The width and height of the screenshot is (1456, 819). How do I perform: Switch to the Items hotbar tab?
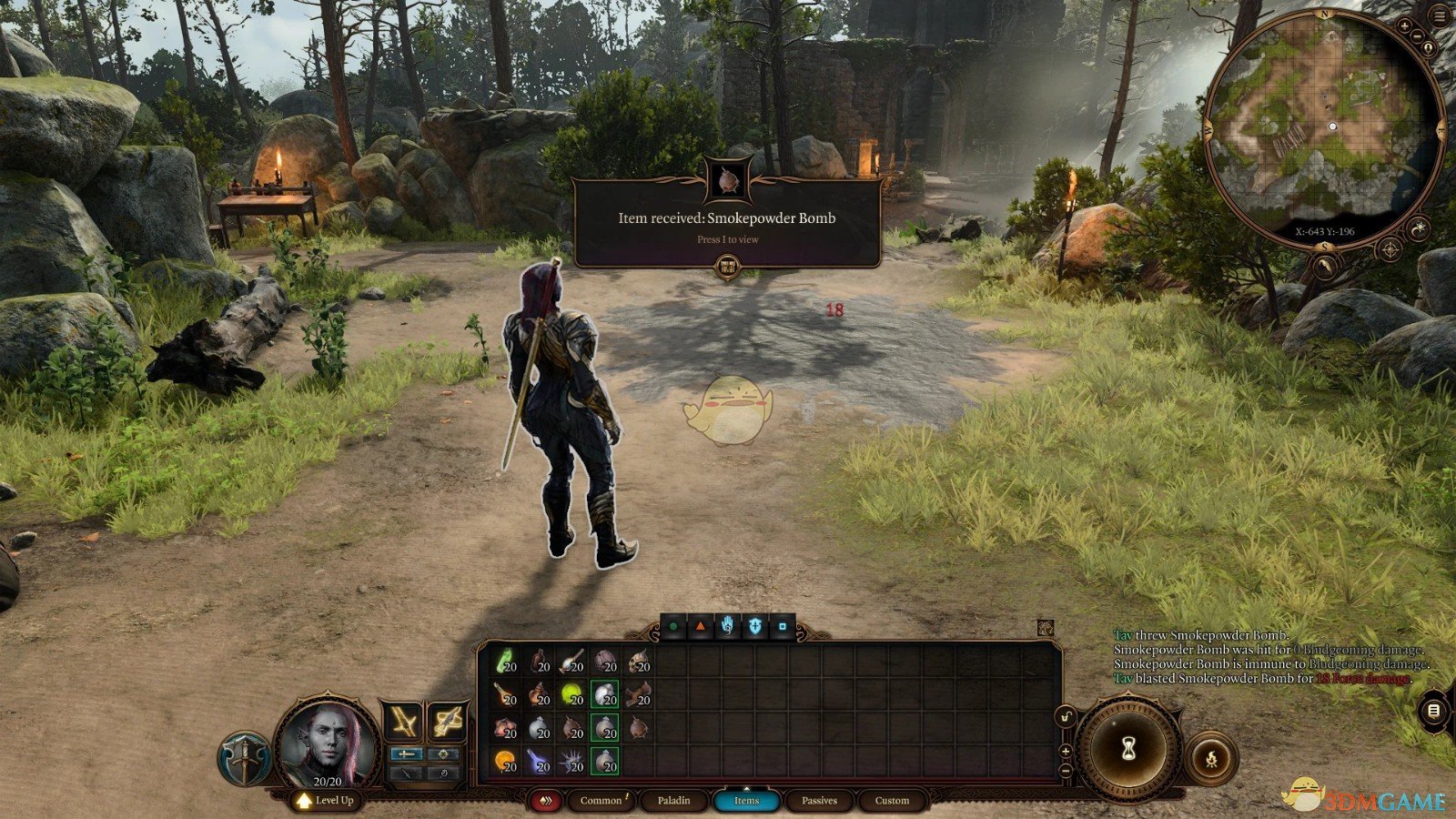746,801
